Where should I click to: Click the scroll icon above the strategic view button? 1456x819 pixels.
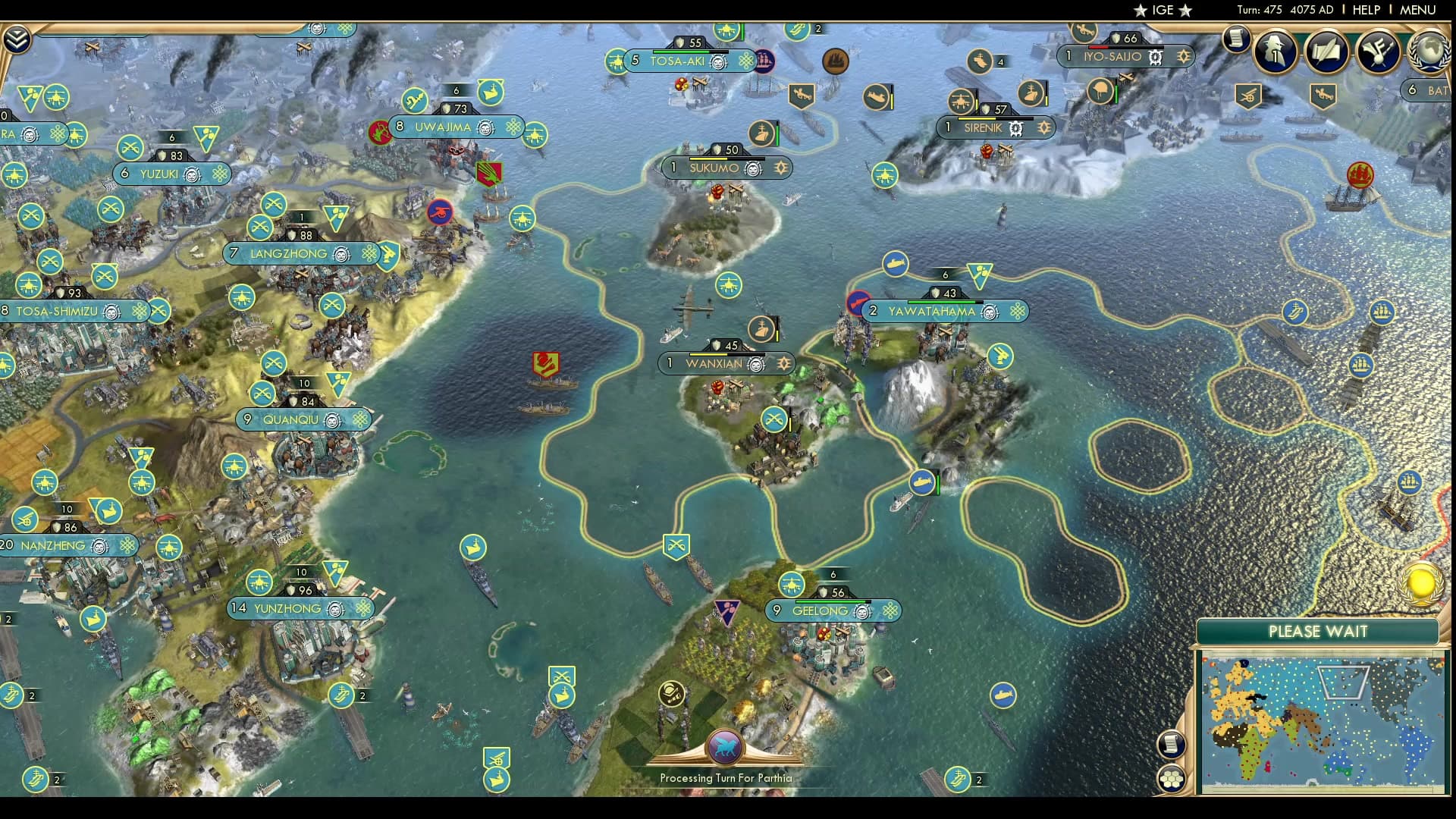[1172, 742]
